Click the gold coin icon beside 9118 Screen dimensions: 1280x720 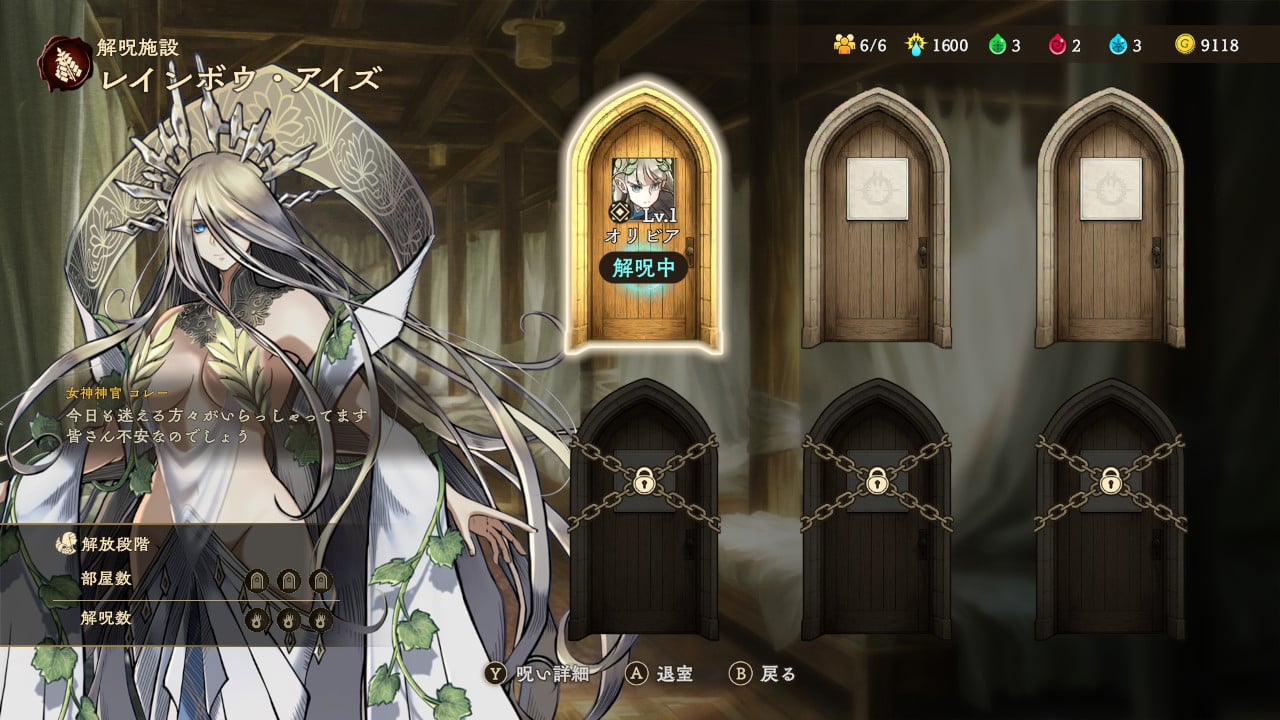tap(1184, 44)
